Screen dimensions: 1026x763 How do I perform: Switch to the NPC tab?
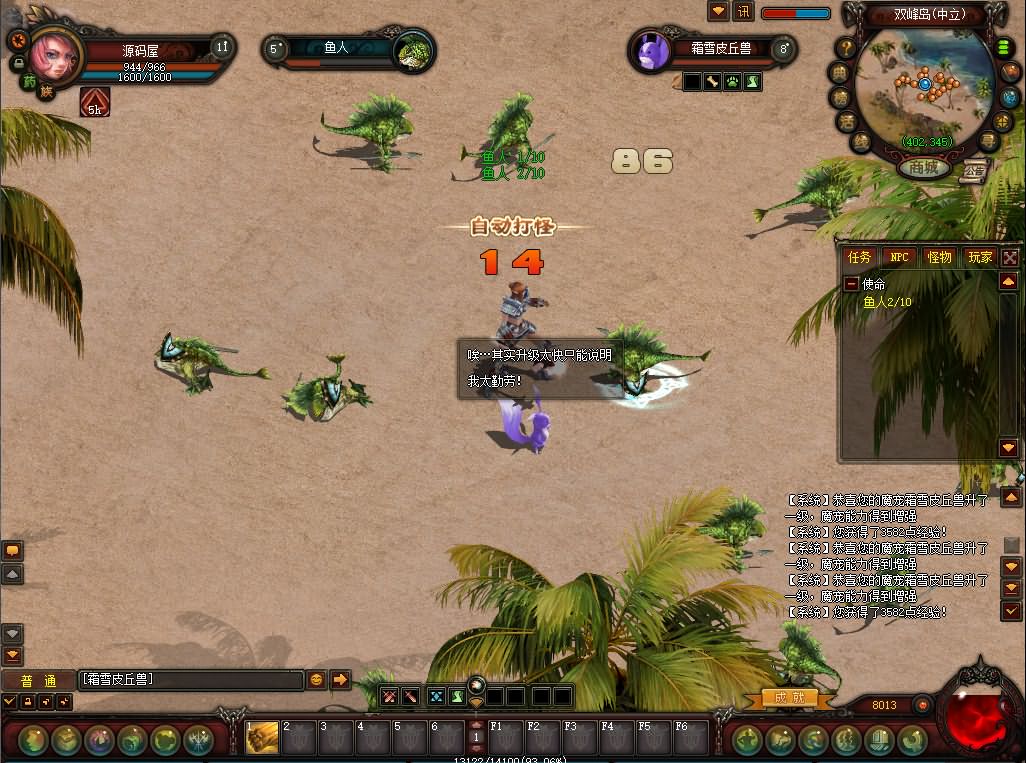900,257
